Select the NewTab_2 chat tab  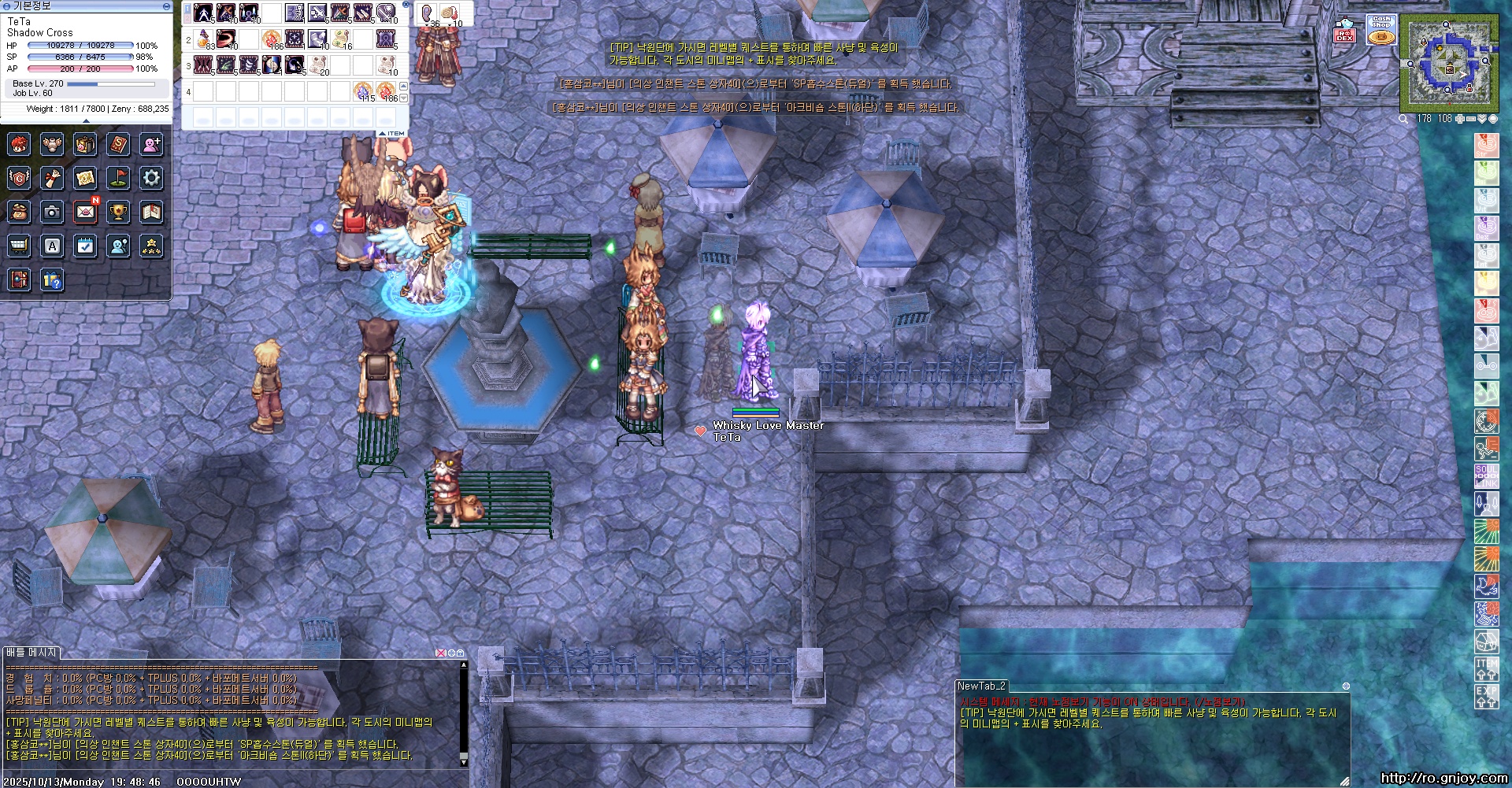[x=981, y=686]
